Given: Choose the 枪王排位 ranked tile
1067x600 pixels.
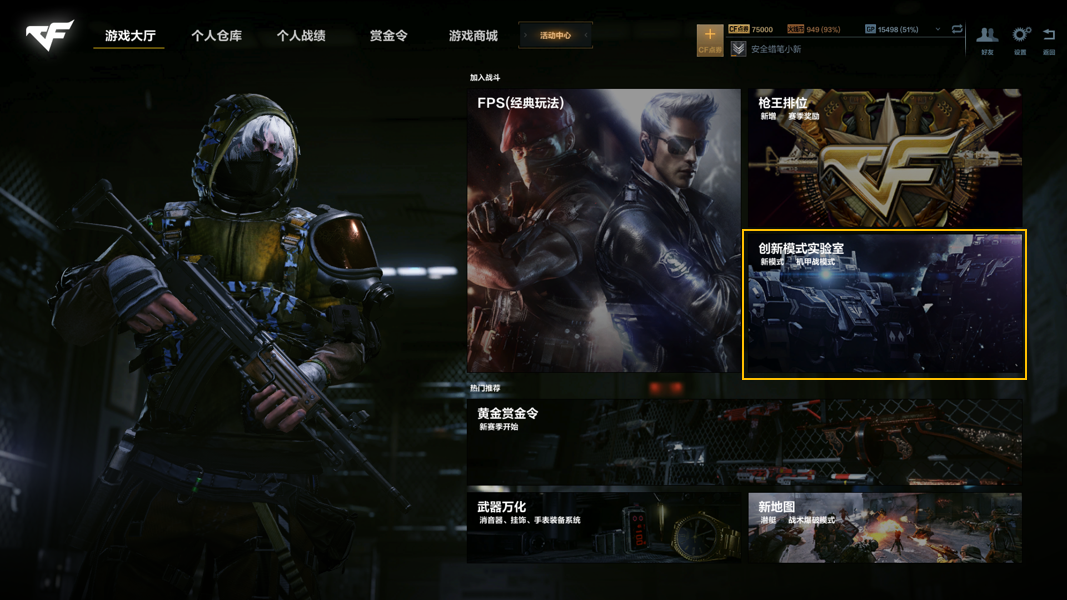Looking at the screenshot, I should pyautogui.click(x=885, y=158).
